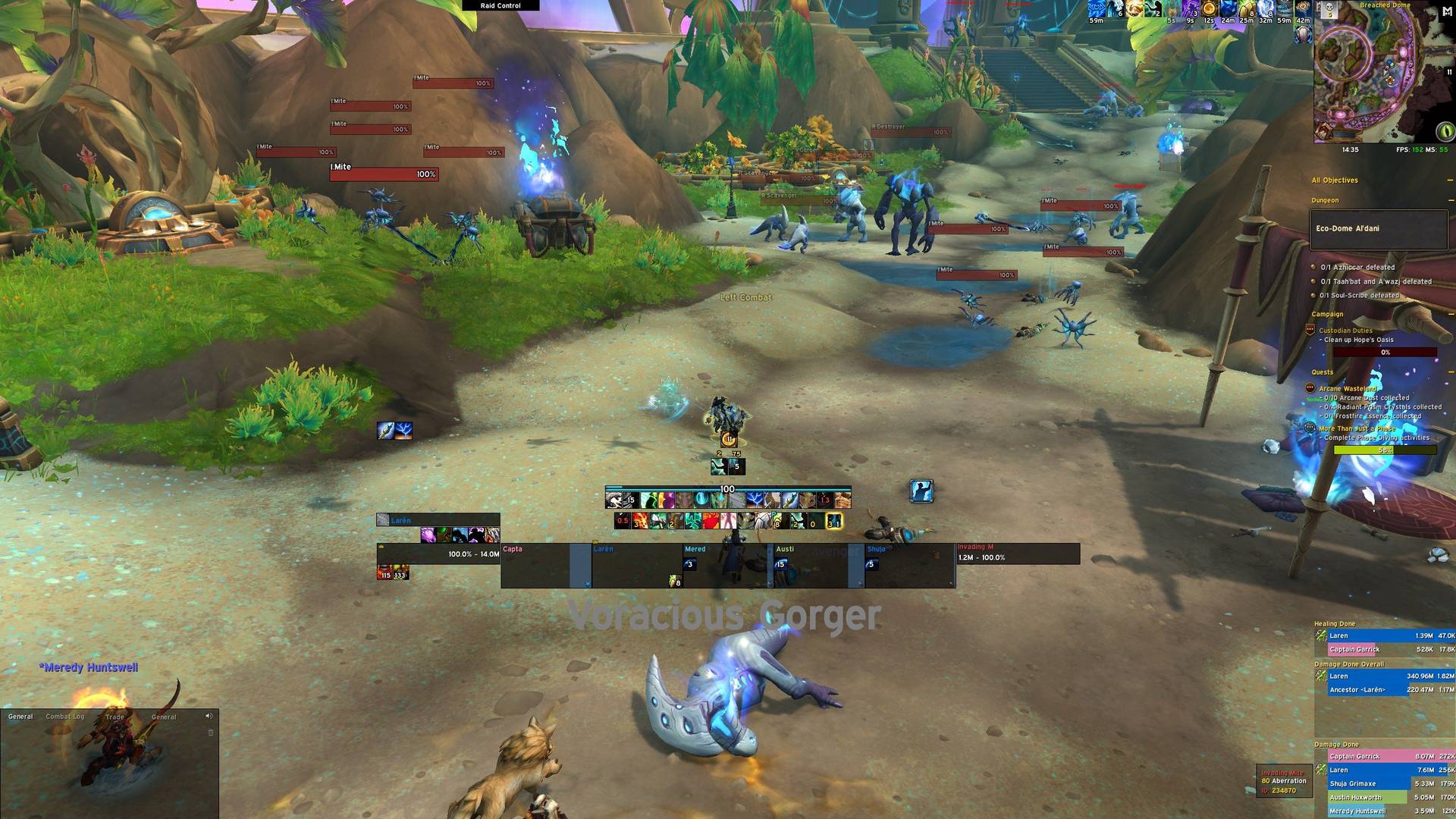This screenshot has height=819, width=1456.
Task: Switch to the Trade chat tab
Action: coord(115,717)
